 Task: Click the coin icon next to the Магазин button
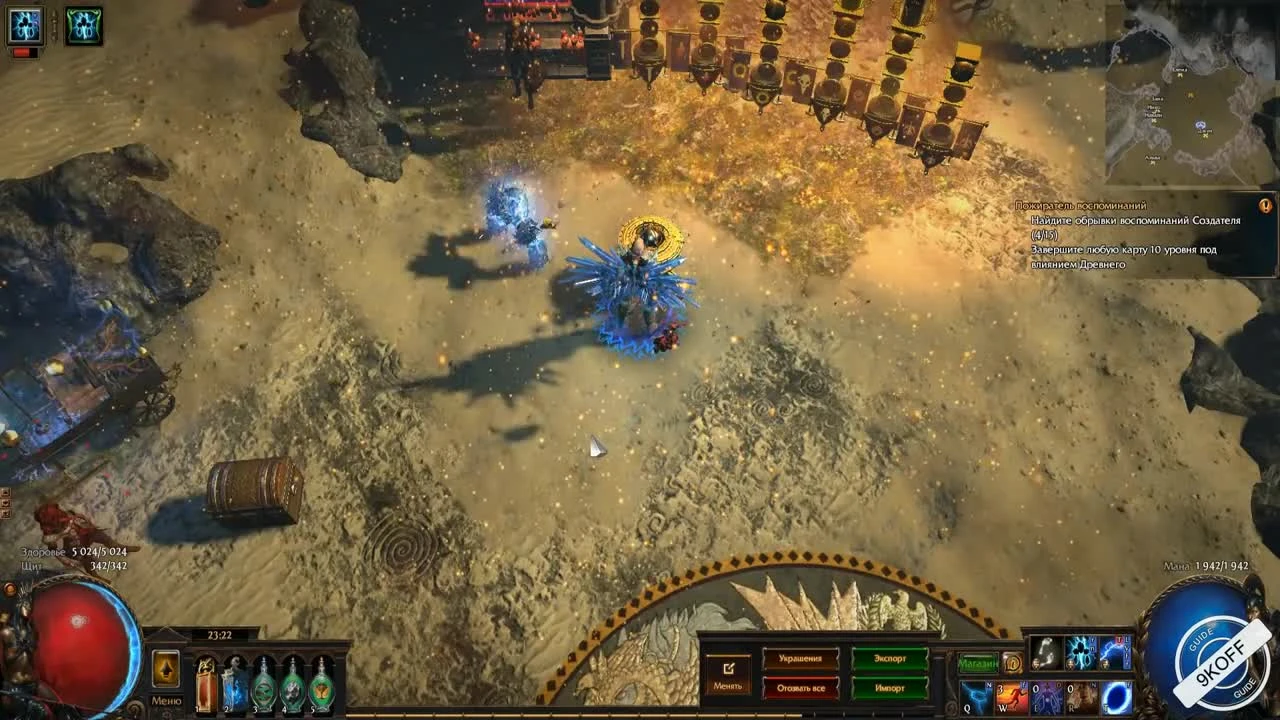click(x=1012, y=663)
